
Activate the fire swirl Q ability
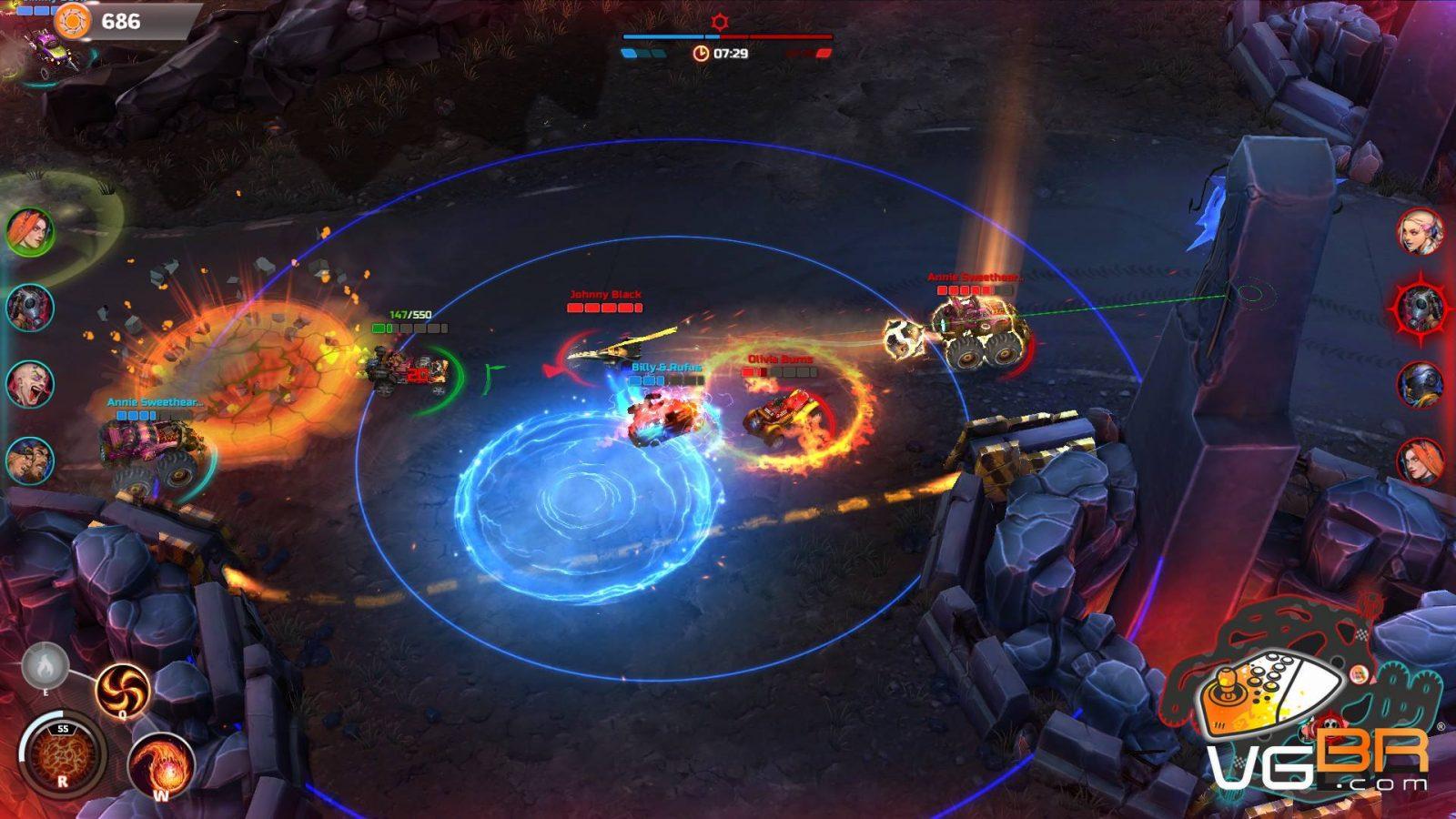point(122,689)
